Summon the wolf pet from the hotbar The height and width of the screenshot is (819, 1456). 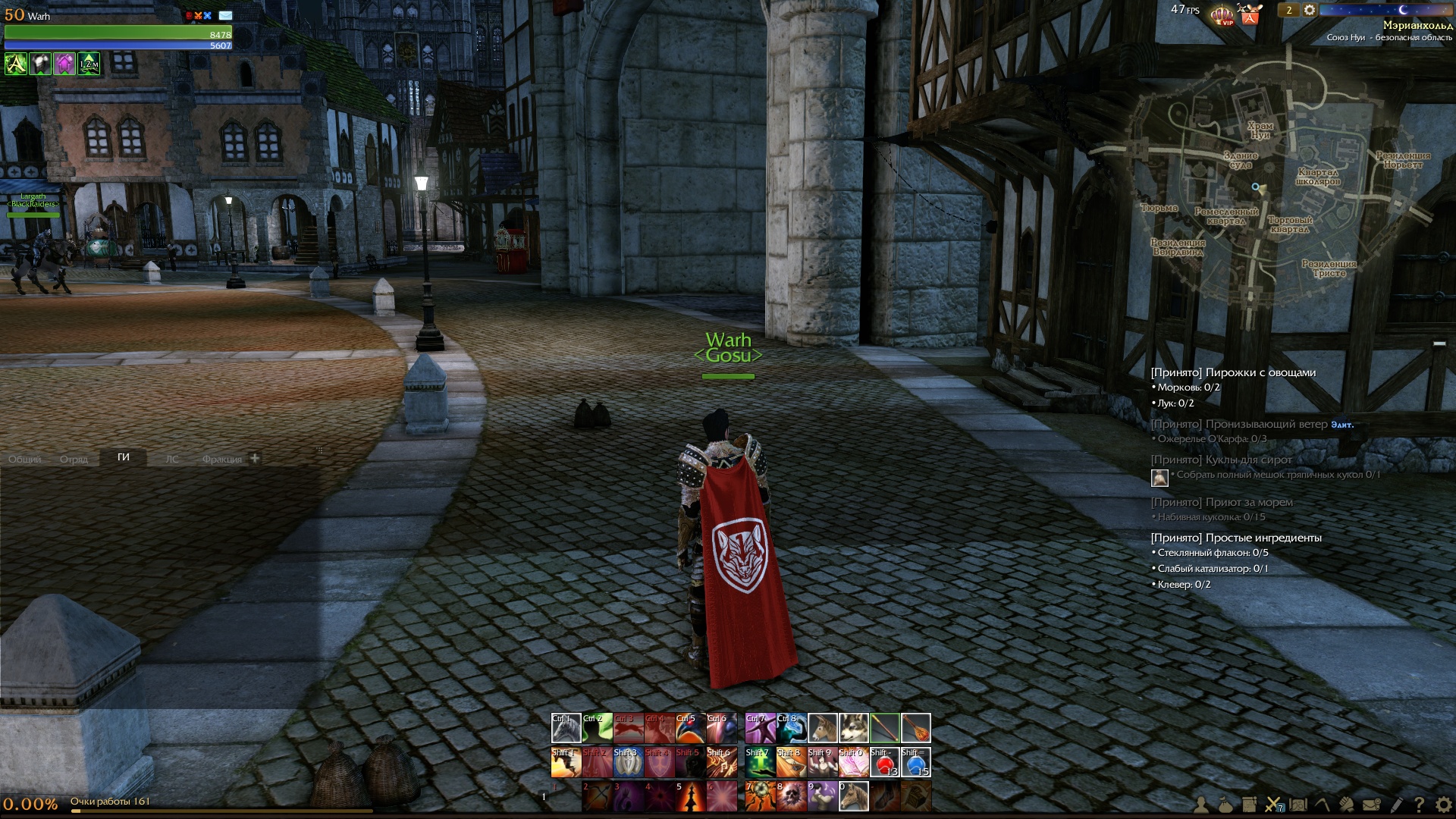tap(854, 728)
